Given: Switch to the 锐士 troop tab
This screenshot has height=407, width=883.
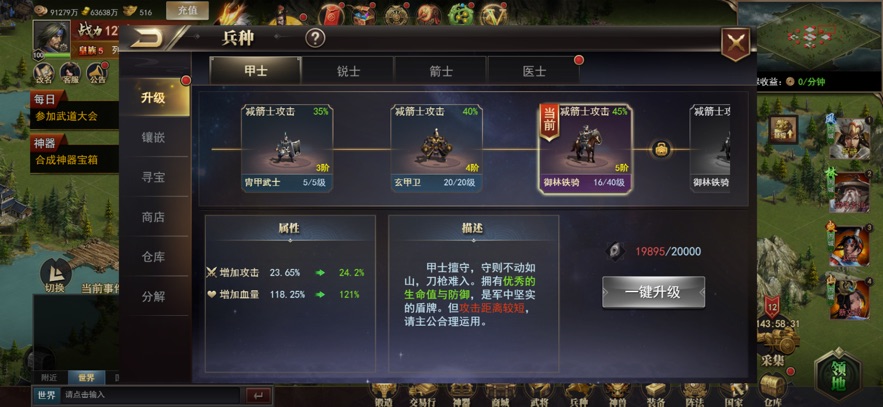Looking at the screenshot, I should pos(348,71).
